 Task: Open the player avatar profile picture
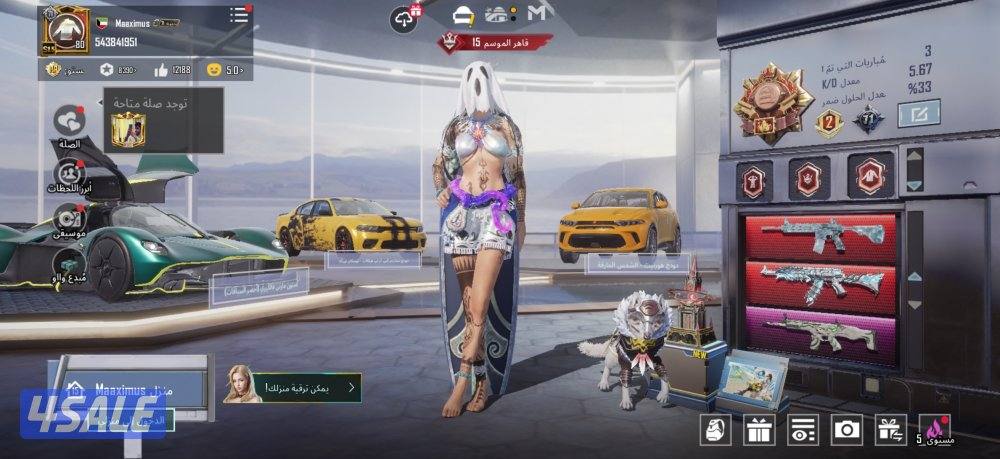click(x=64, y=31)
